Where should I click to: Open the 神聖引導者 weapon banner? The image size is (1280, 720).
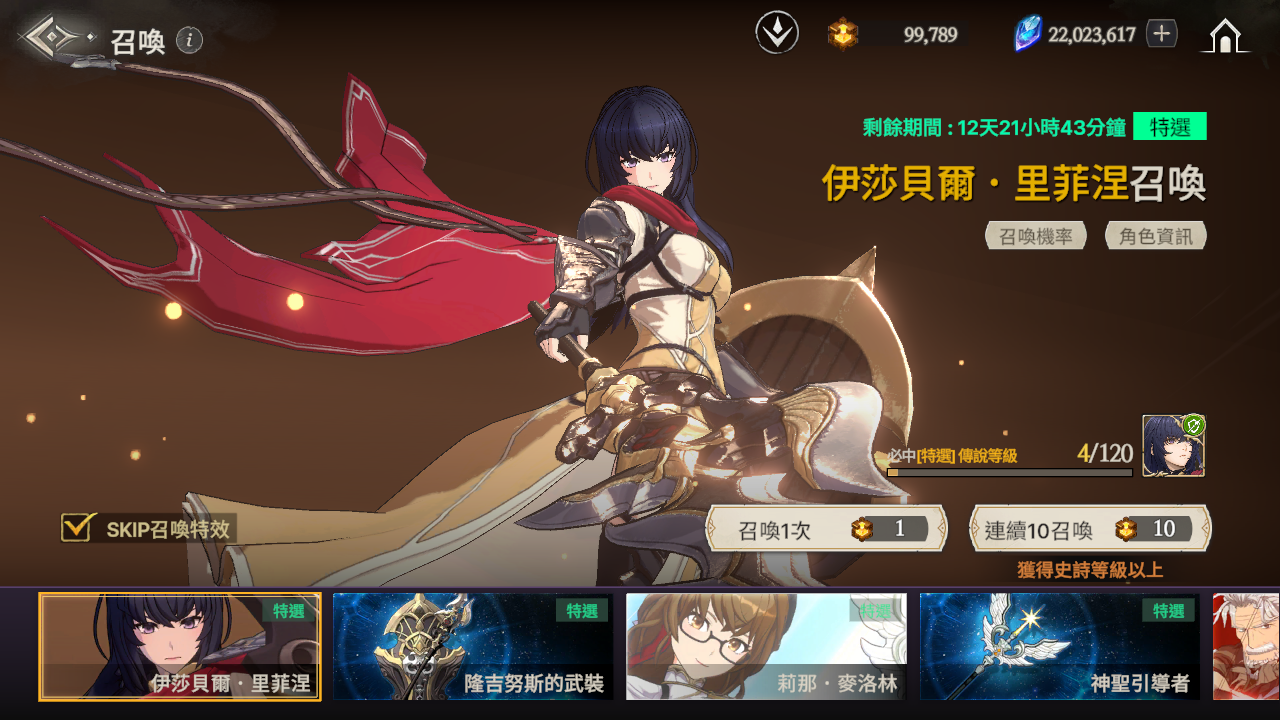coord(1059,646)
